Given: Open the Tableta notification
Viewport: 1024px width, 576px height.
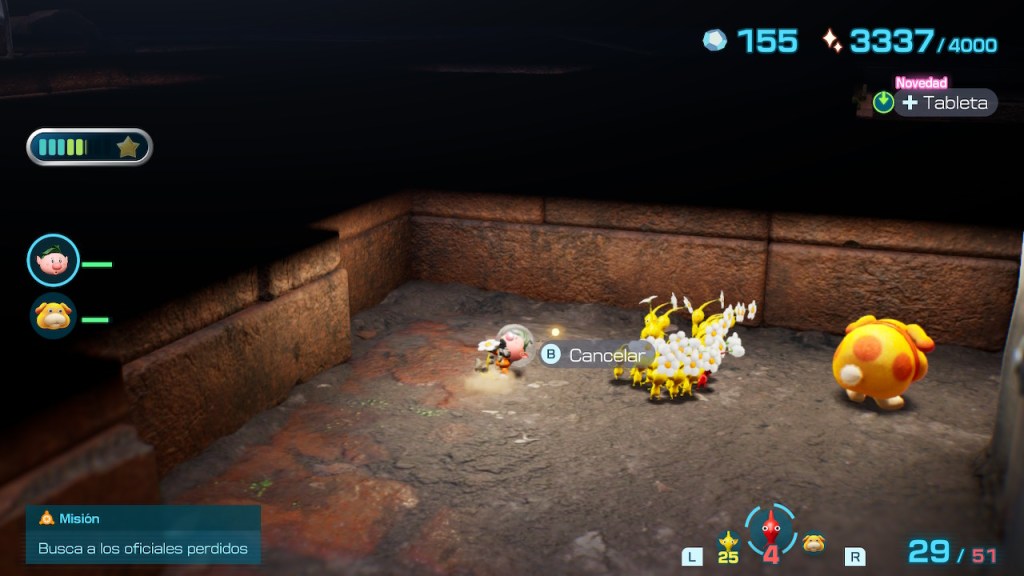Looking at the screenshot, I should tap(945, 103).
